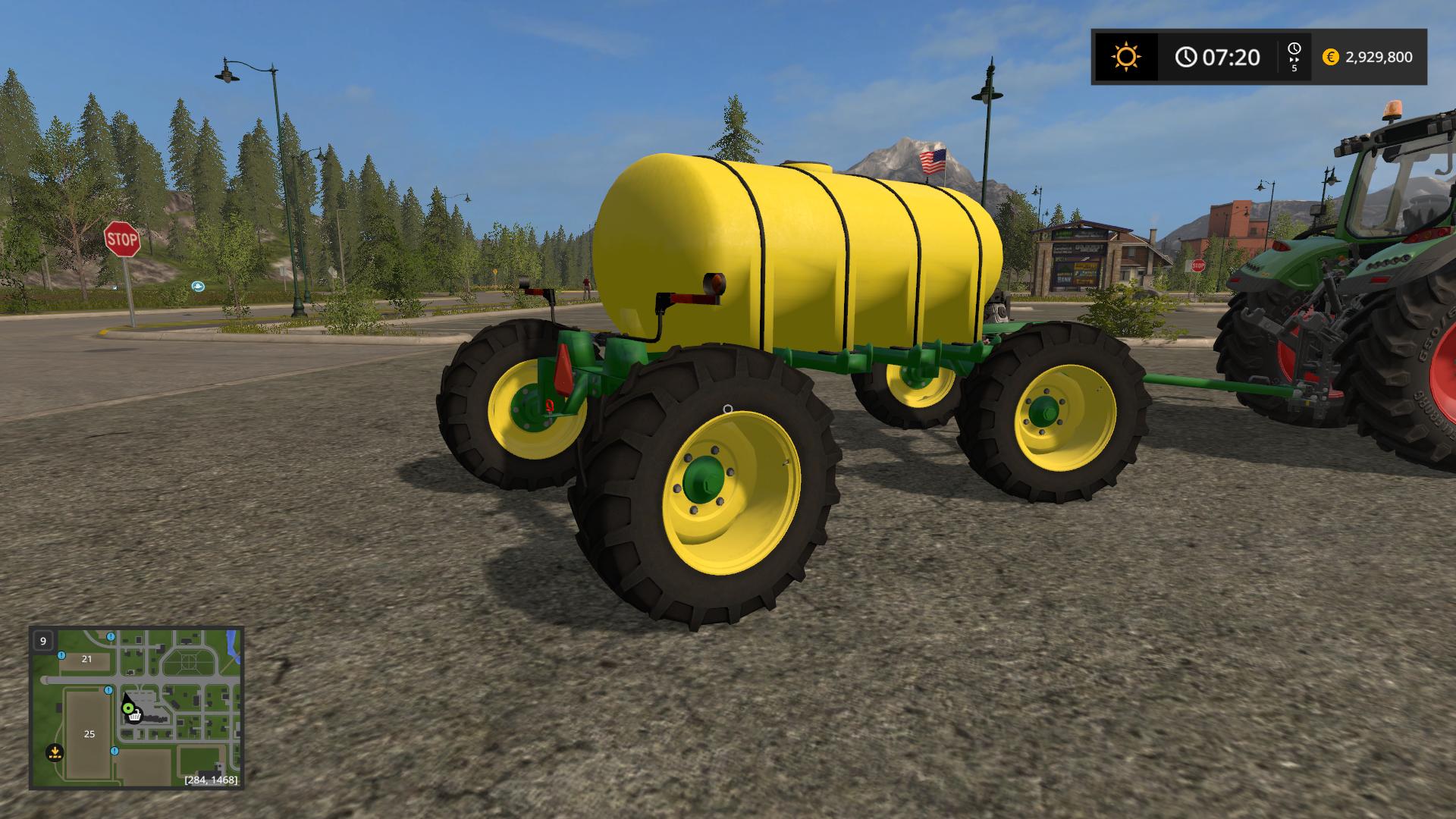Select the shop basket marker on minimap
The height and width of the screenshot is (819, 1456).
pyautogui.click(x=134, y=716)
